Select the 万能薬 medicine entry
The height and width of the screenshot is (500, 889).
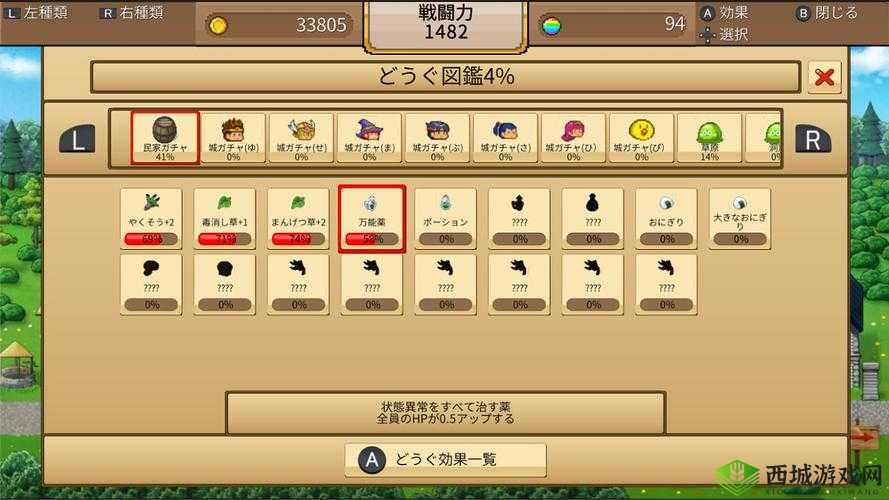tap(372, 218)
